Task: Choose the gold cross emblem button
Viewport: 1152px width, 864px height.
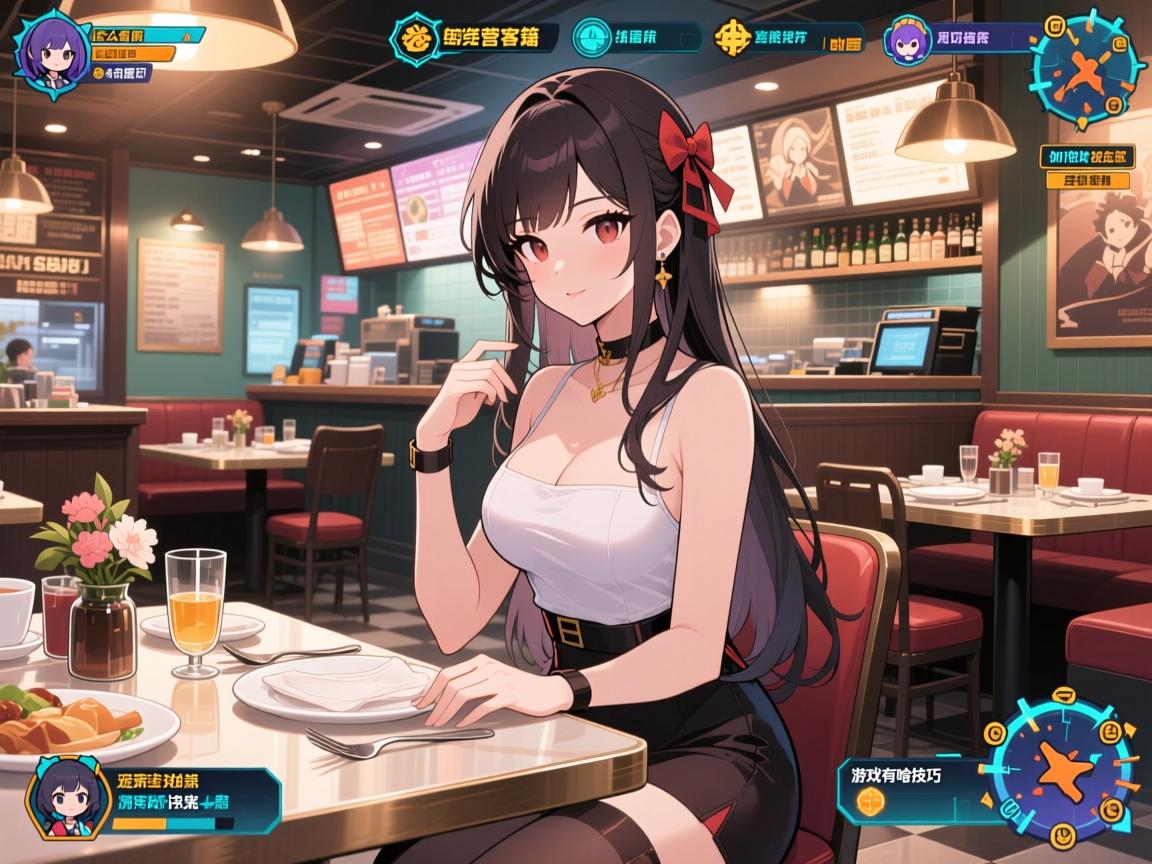Action: pos(735,38)
